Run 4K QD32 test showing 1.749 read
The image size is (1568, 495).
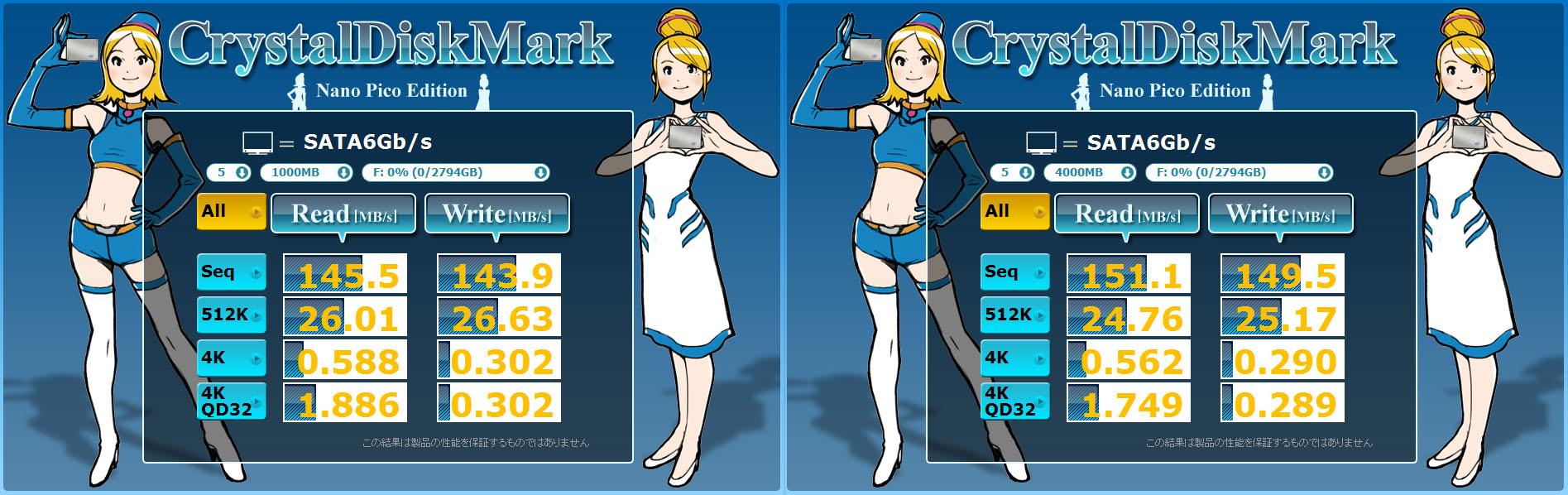click(x=1014, y=401)
